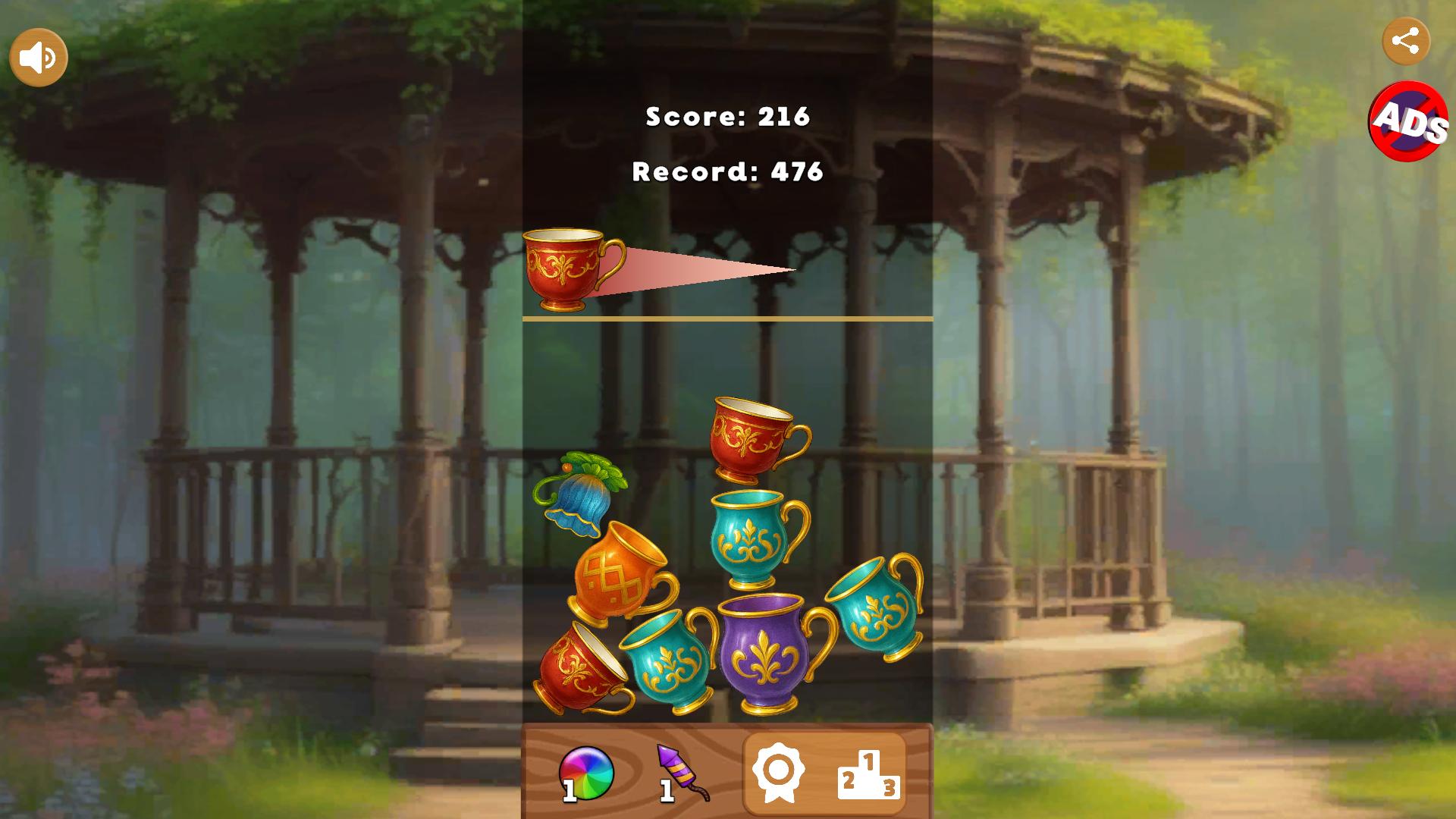Select the speaker icon in top-left corner
The image size is (1456, 819).
pos(38,55)
